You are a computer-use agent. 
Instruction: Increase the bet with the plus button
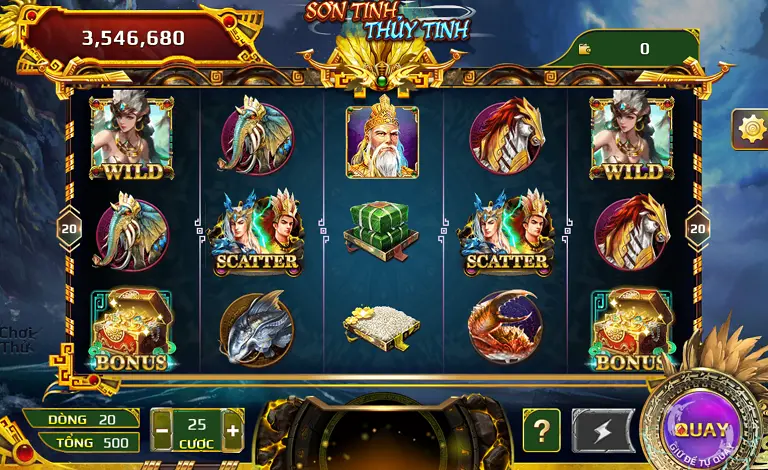[x=233, y=431]
